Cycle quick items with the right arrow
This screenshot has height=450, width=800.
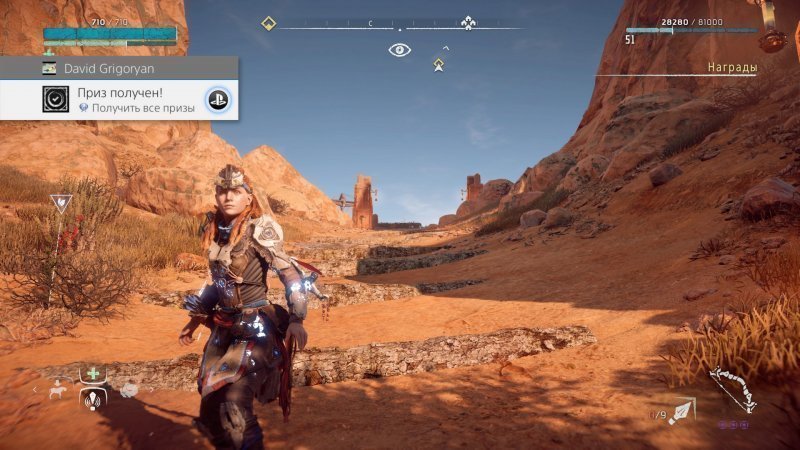[150, 390]
